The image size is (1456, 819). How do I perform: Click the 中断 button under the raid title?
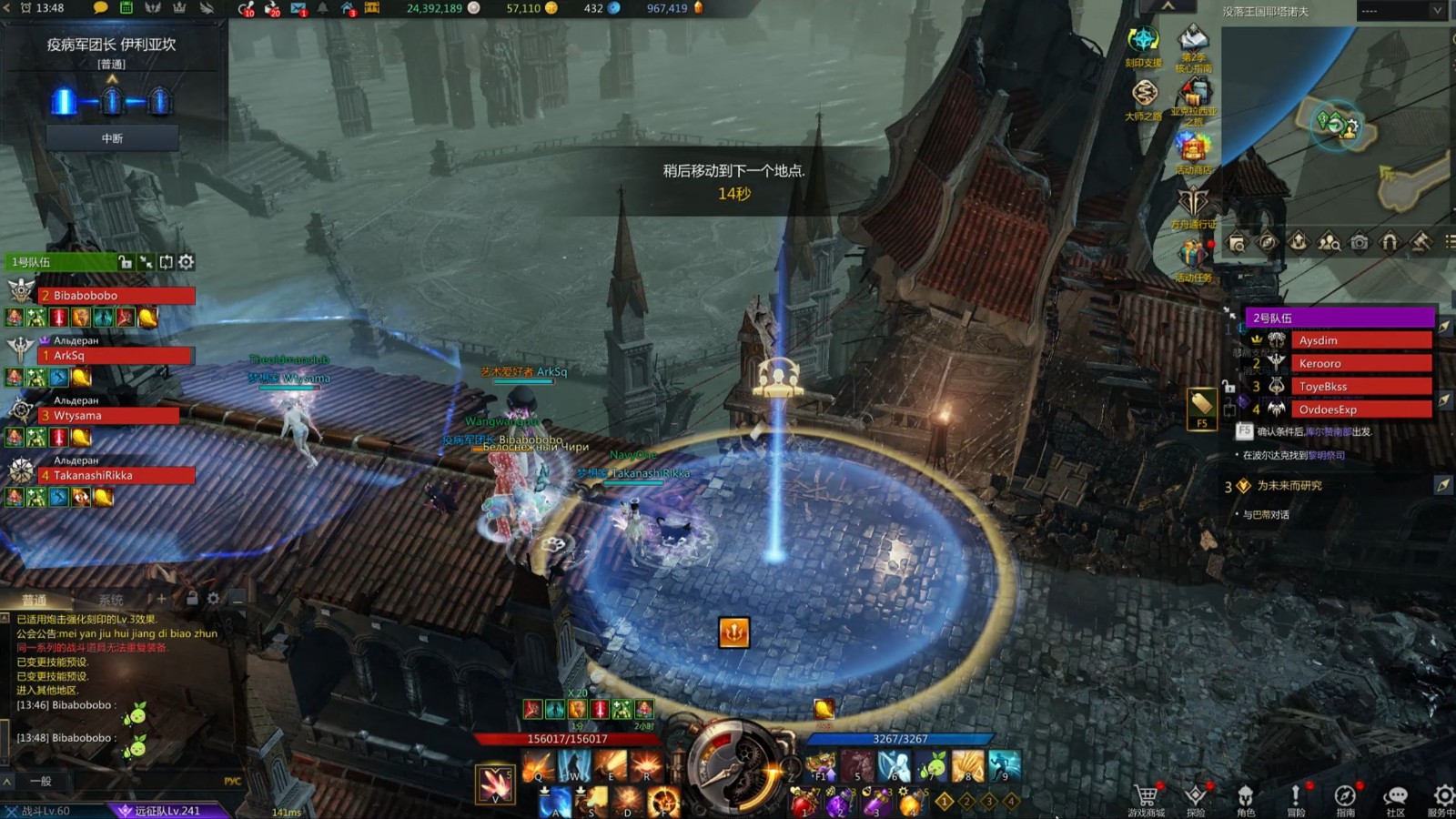112,138
